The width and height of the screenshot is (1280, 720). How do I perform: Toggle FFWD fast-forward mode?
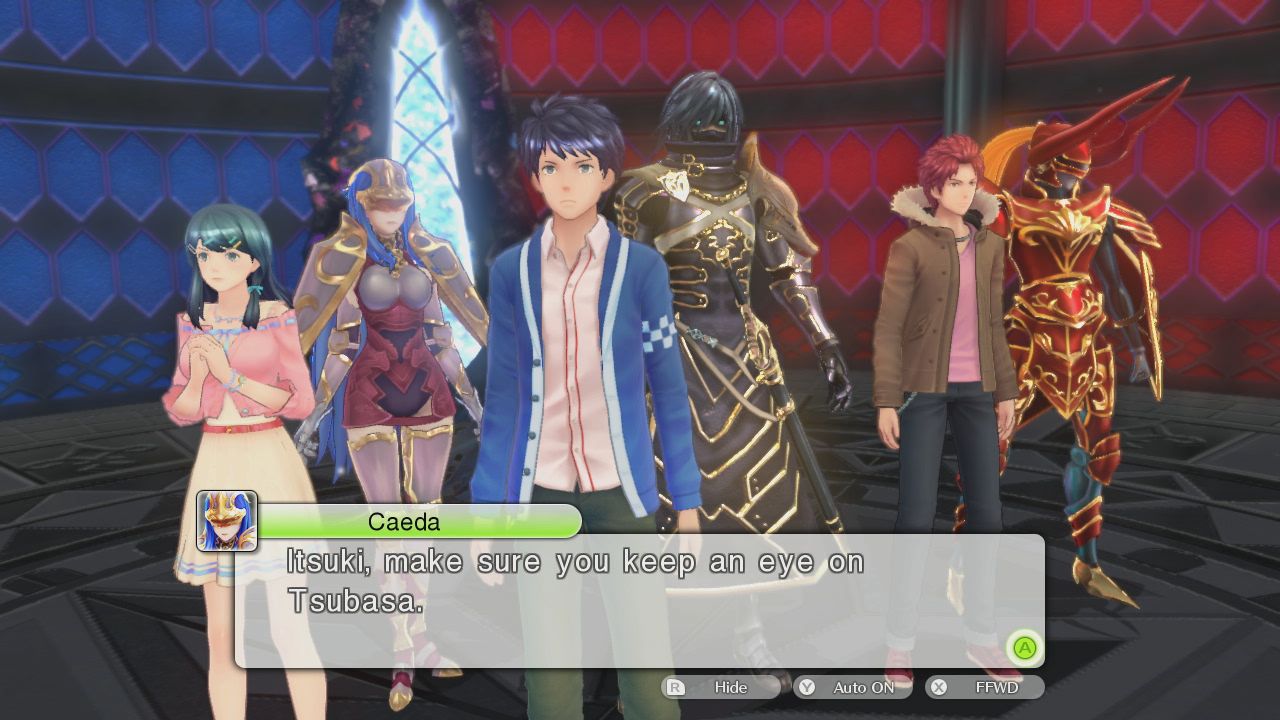point(1000,687)
